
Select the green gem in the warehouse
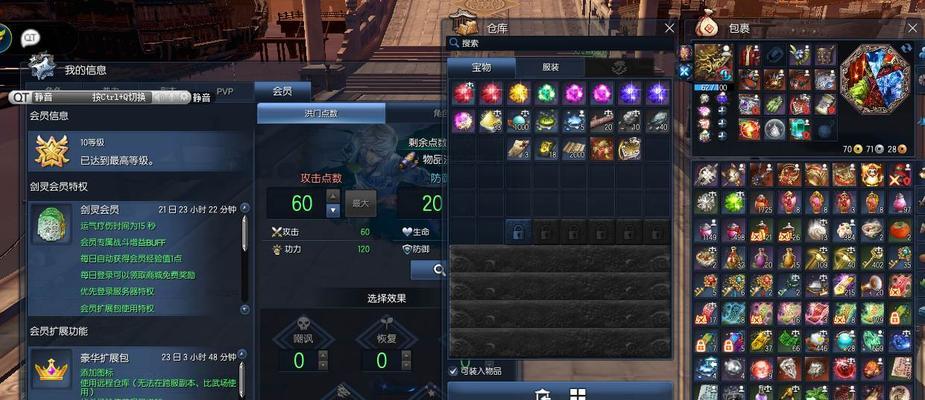(x=545, y=93)
